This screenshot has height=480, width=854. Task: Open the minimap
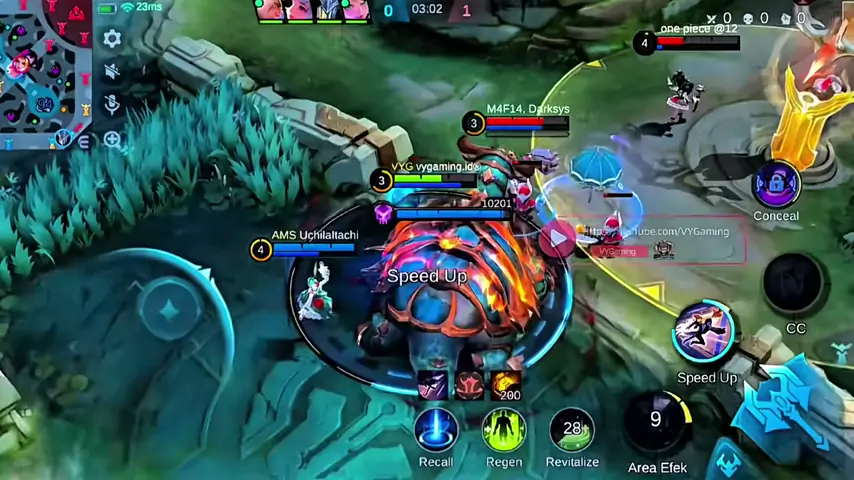click(45, 72)
